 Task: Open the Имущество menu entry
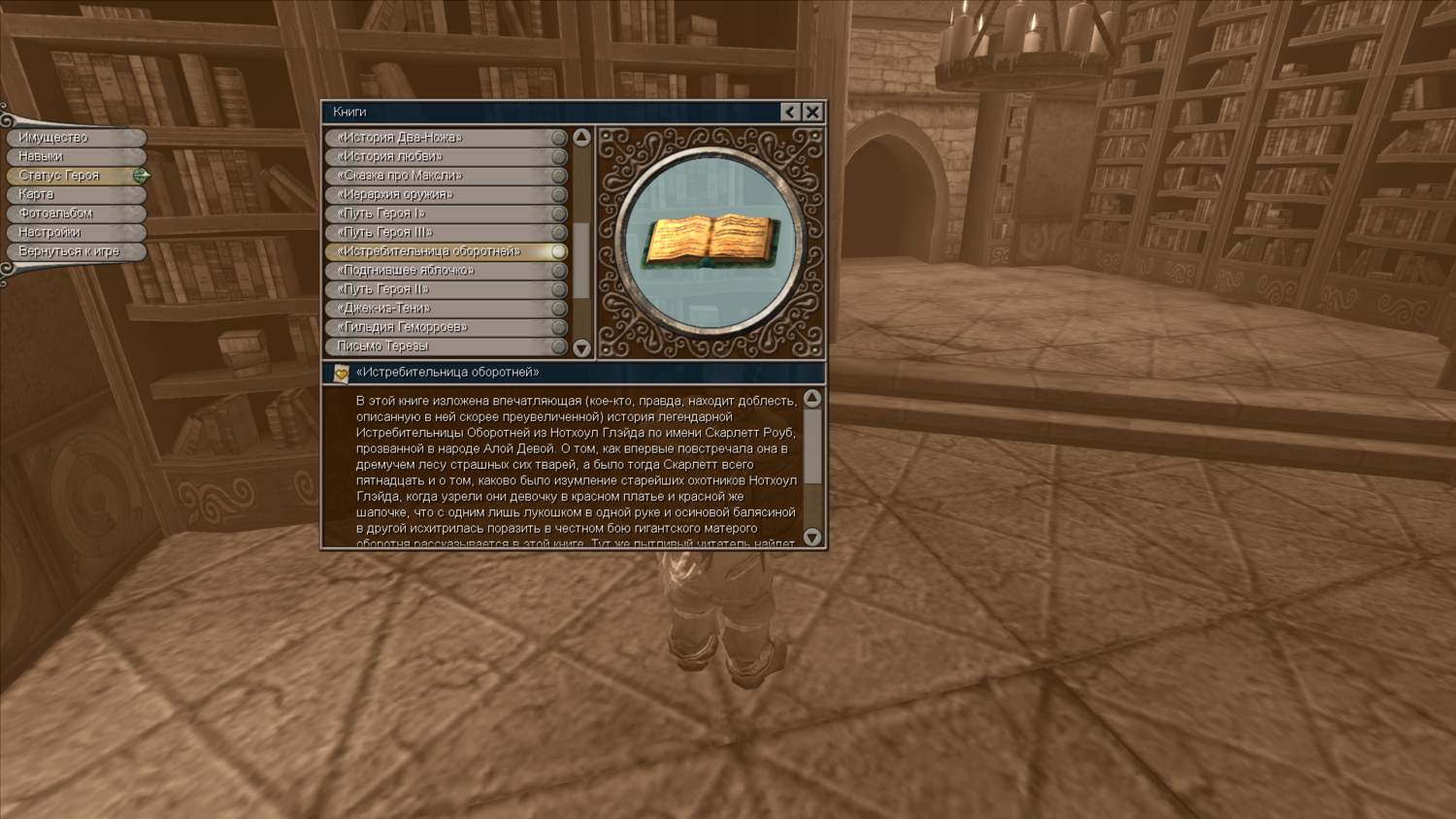75,138
